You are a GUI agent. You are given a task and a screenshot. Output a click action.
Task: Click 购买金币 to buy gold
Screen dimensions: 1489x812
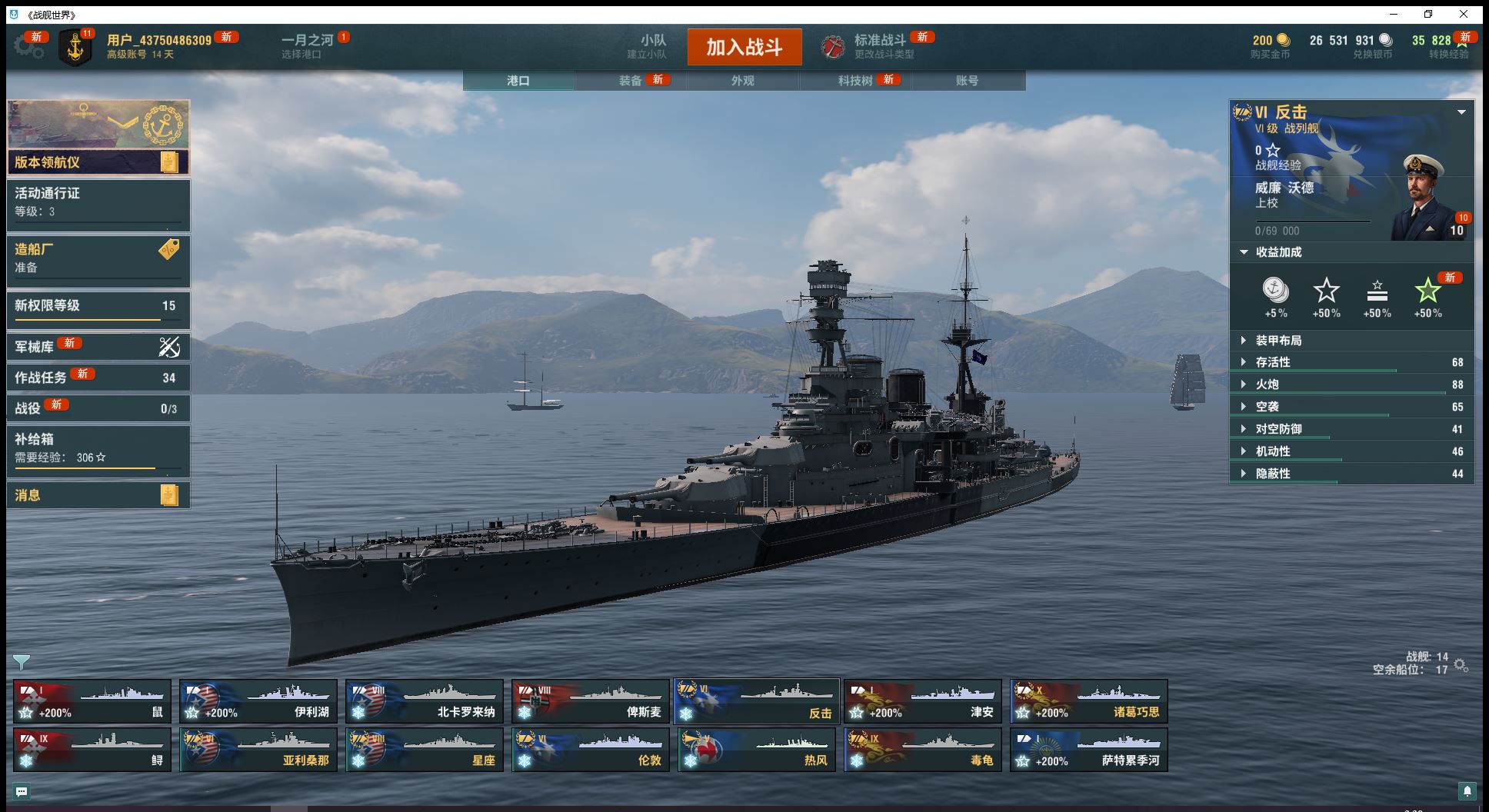coord(1270,47)
